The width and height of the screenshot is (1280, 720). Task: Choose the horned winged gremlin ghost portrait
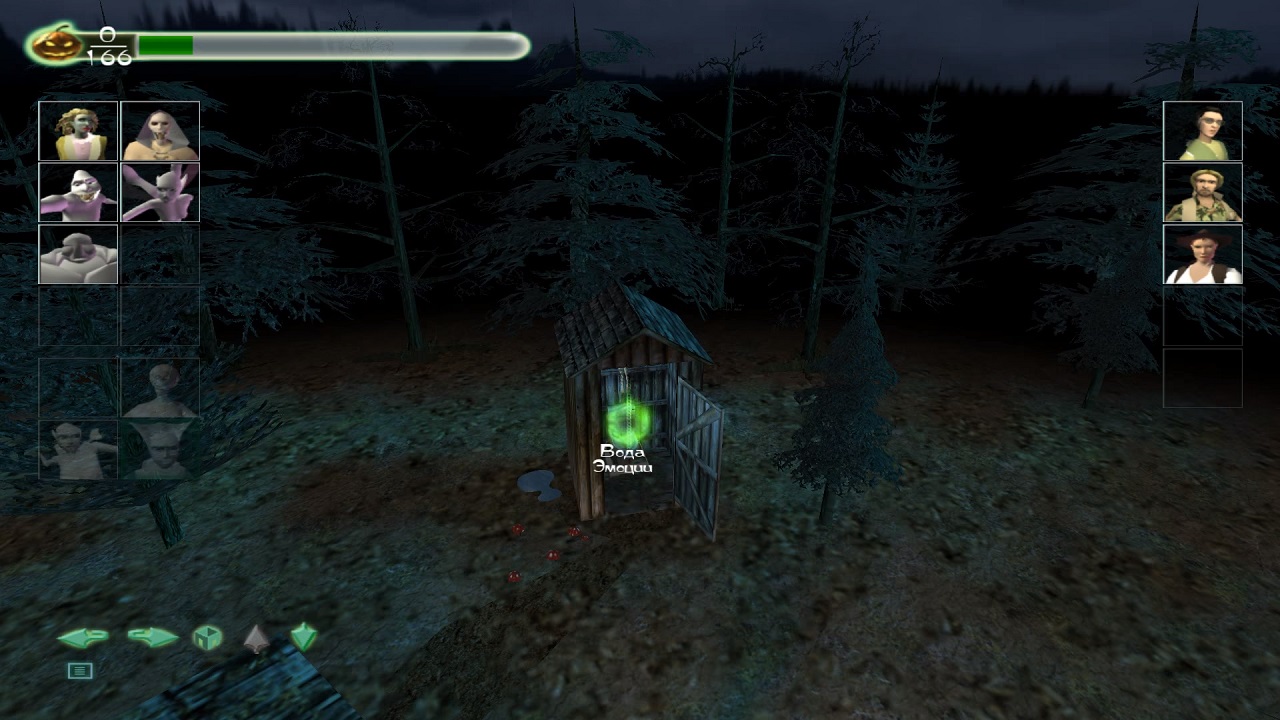click(x=160, y=192)
